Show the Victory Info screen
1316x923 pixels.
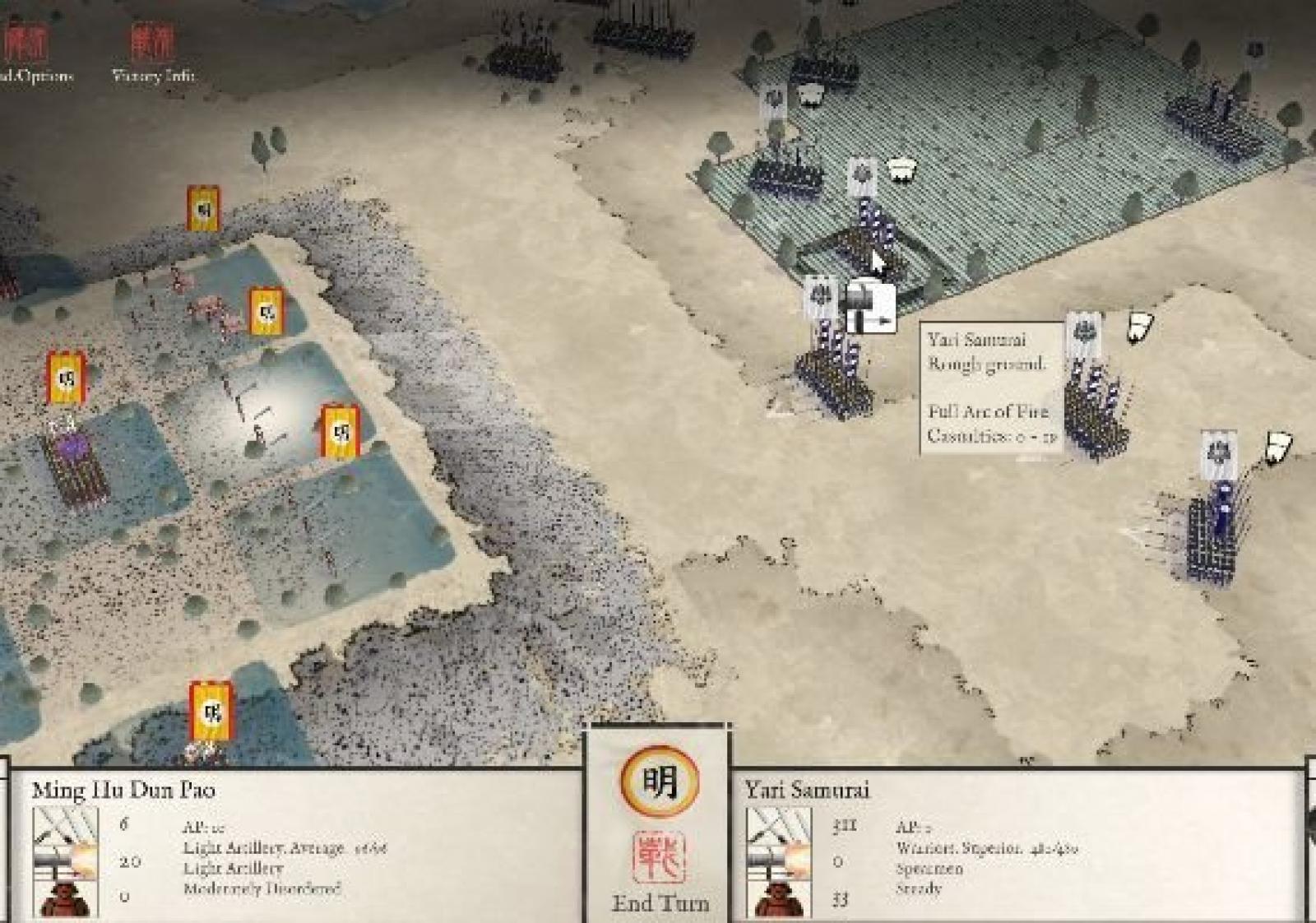(152, 51)
